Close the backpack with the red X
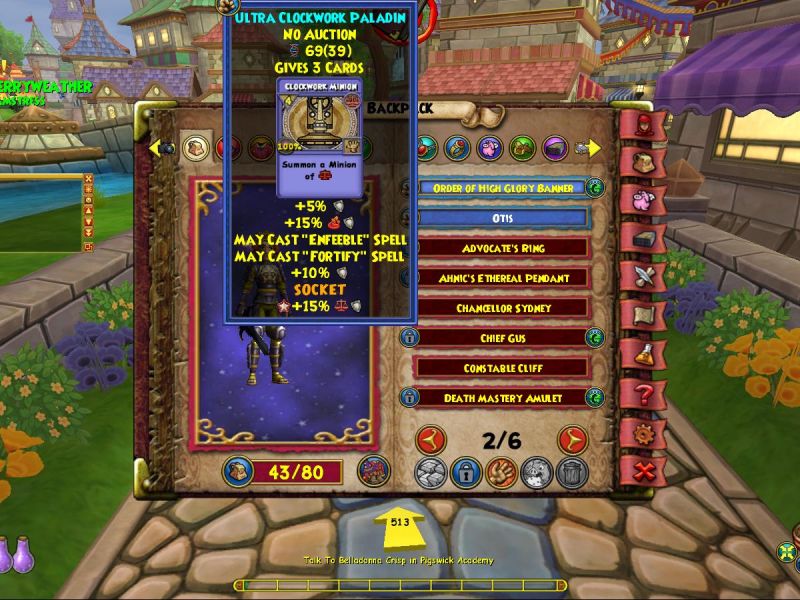The height and width of the screenshot is (600, 800). 643,469
